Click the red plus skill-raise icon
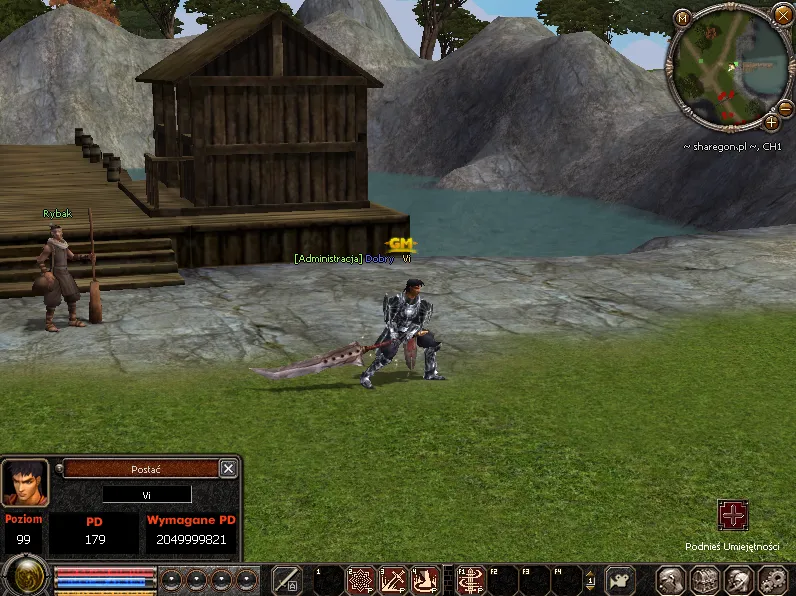The width and height of the screenshot is (796, 596). tap(733, 516)
